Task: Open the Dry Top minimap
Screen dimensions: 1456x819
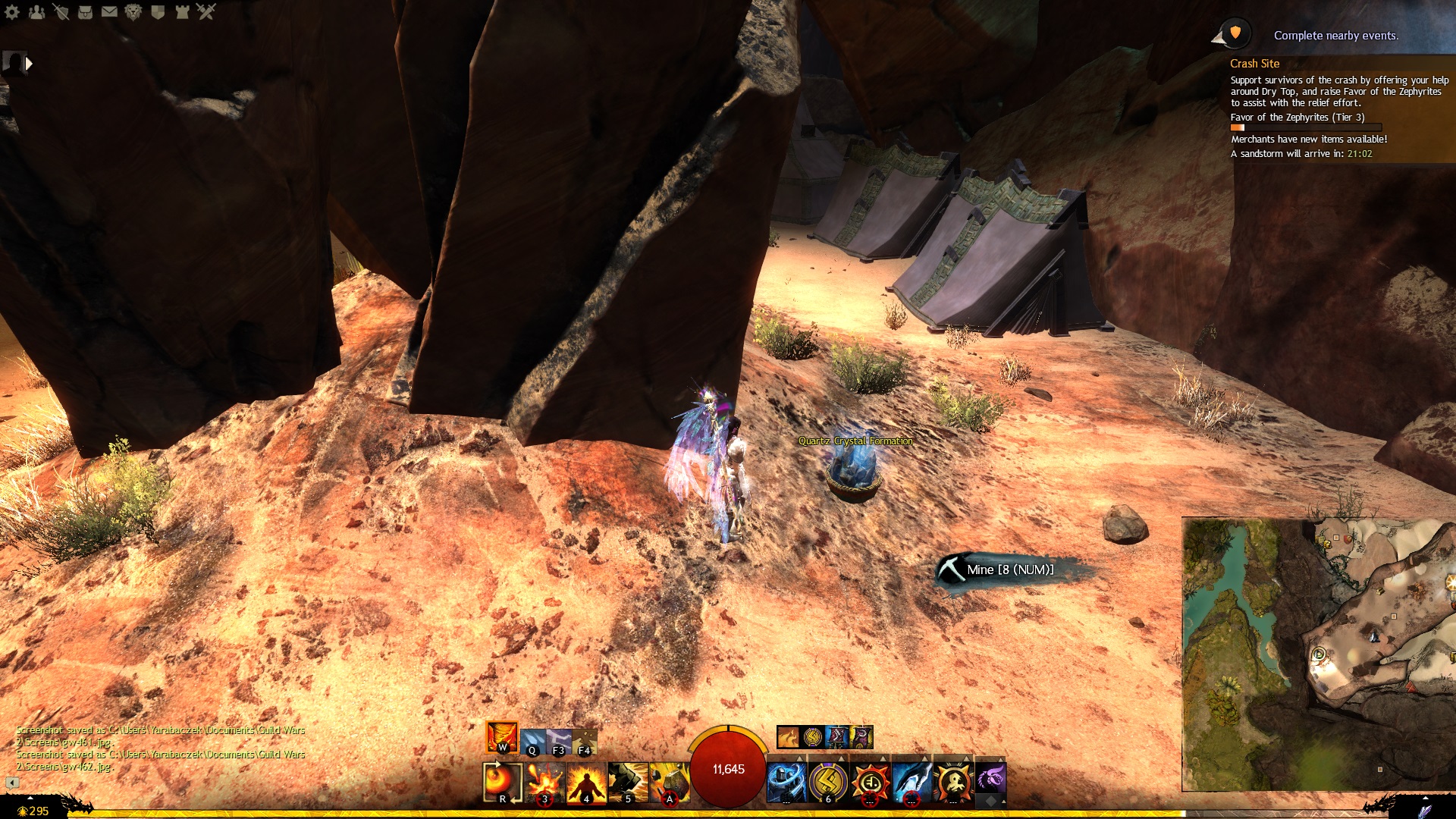Action: pyautogui.click(x=1318, y=654)
